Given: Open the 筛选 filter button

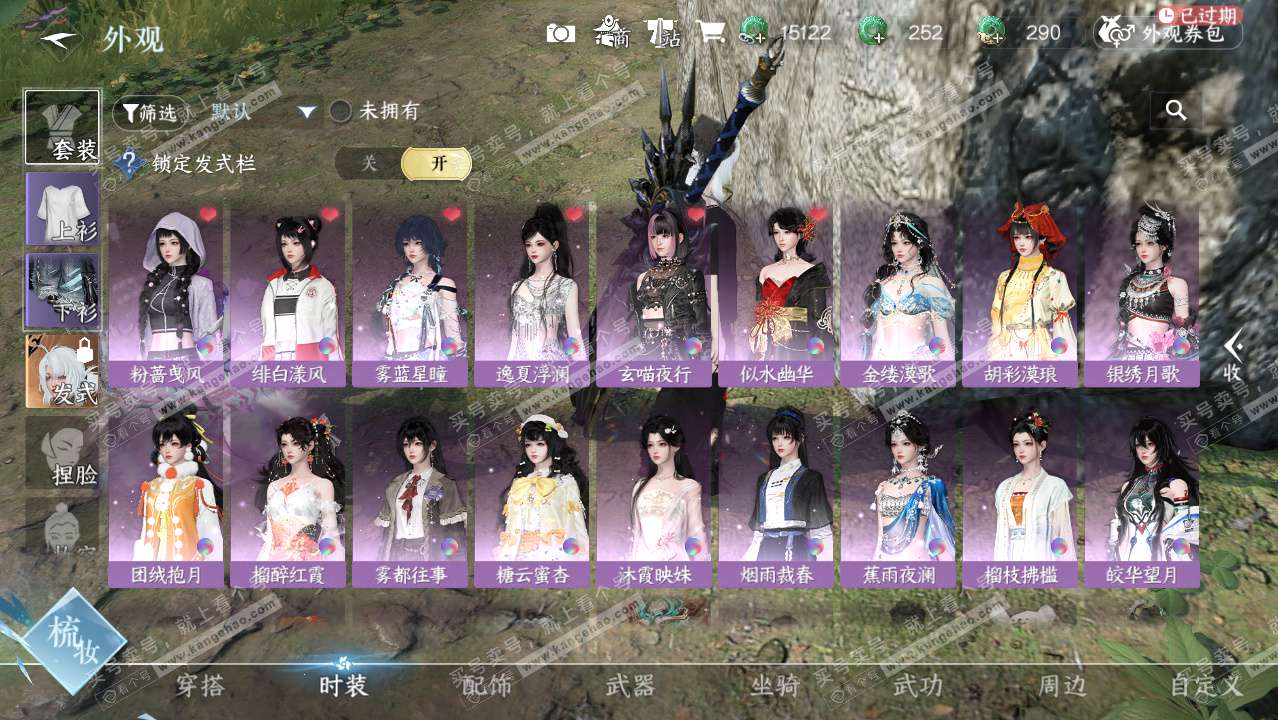Looking at the screenshot, I should (148, 113).
